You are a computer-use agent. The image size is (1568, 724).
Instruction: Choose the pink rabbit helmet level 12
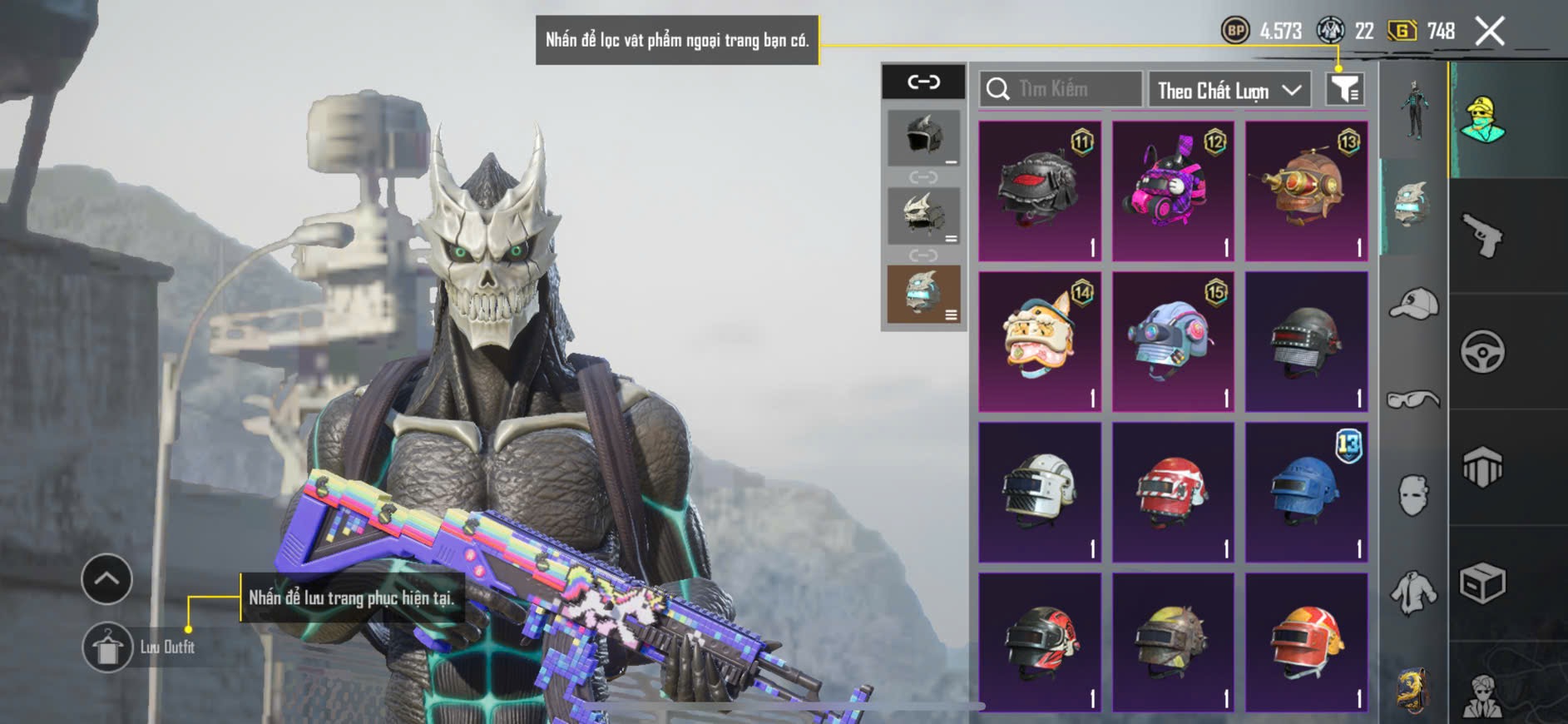point(1173,191)
